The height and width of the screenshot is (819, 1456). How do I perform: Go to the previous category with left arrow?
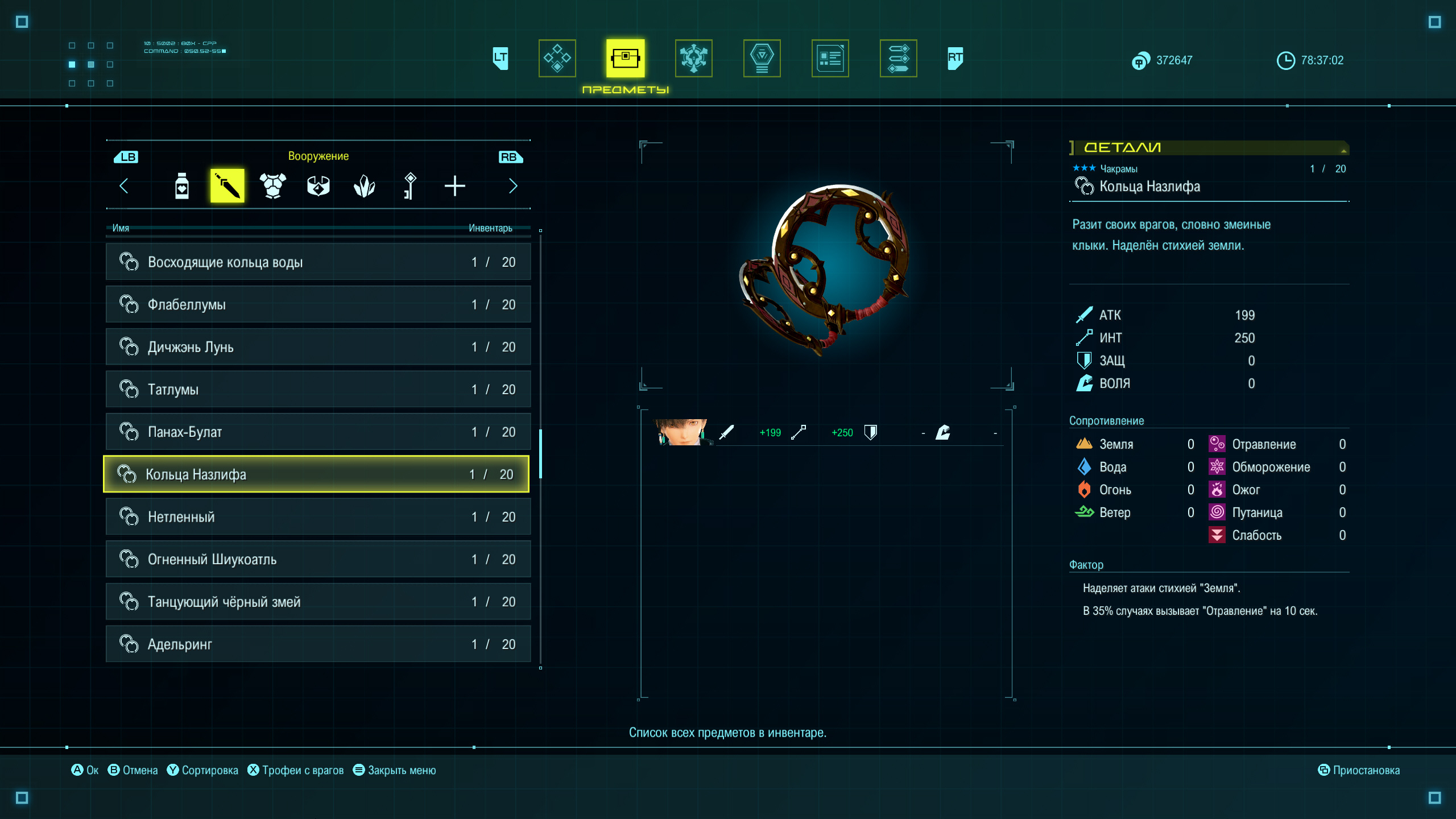click(x=124, y=186)
